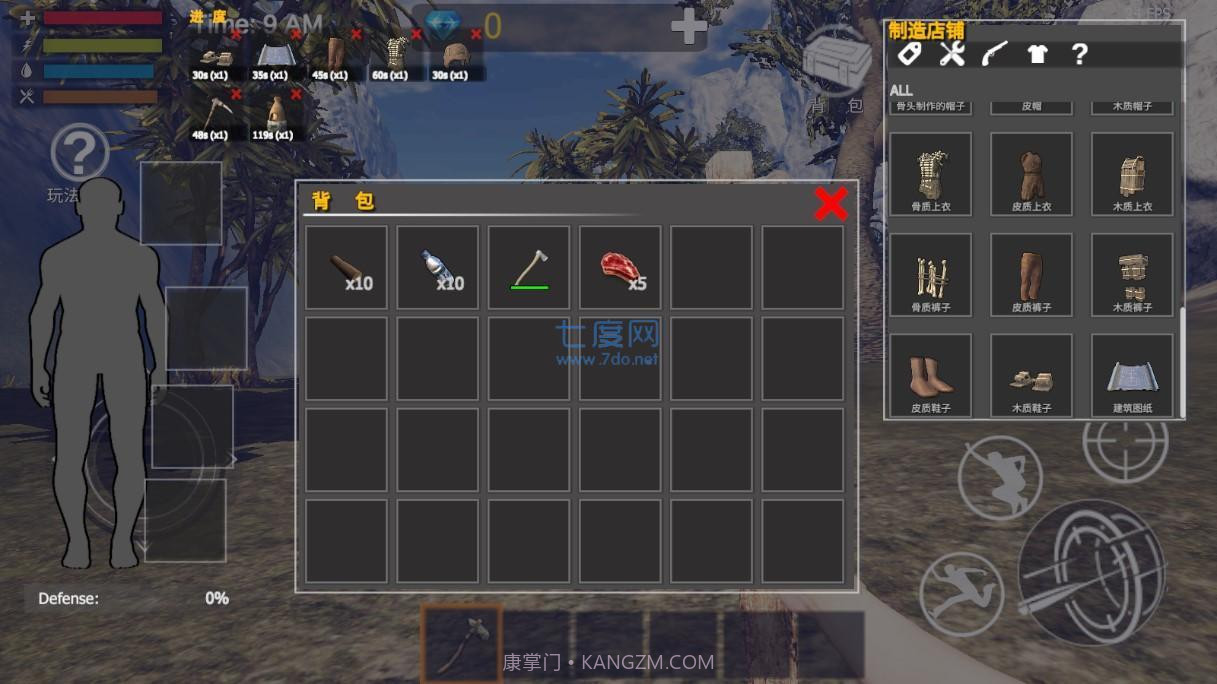Close the backpack window with the red X
This screenshot has height=684, width=1217.
click(x=830, y=204)
